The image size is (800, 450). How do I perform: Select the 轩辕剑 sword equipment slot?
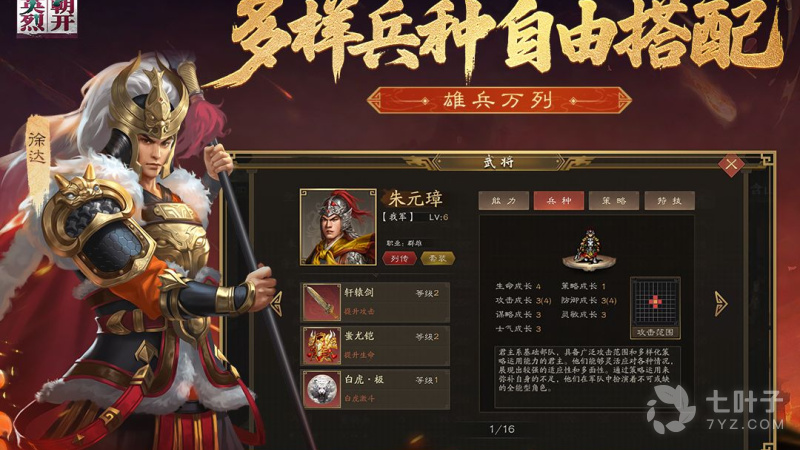376,300
